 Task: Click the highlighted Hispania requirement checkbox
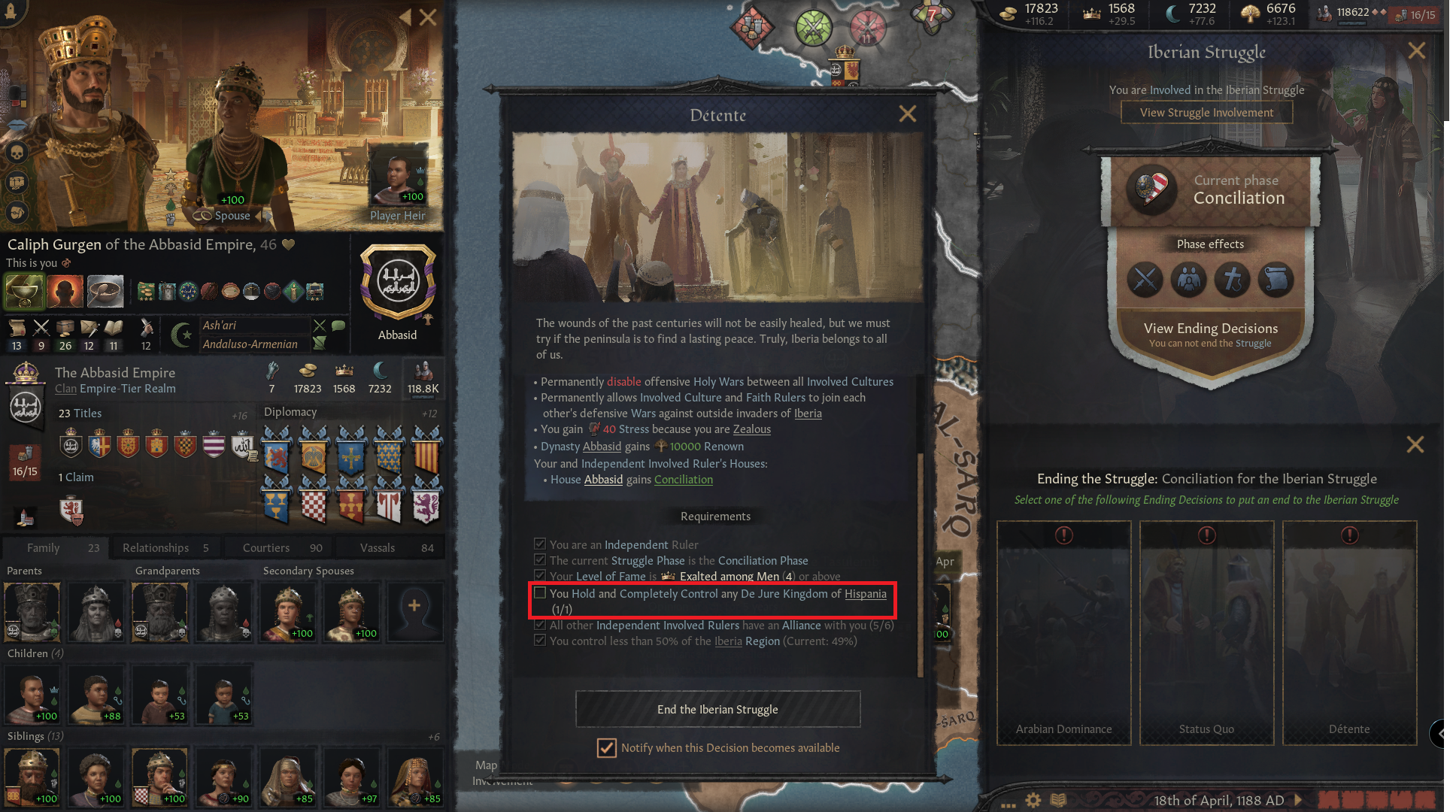tap(541, 593)
